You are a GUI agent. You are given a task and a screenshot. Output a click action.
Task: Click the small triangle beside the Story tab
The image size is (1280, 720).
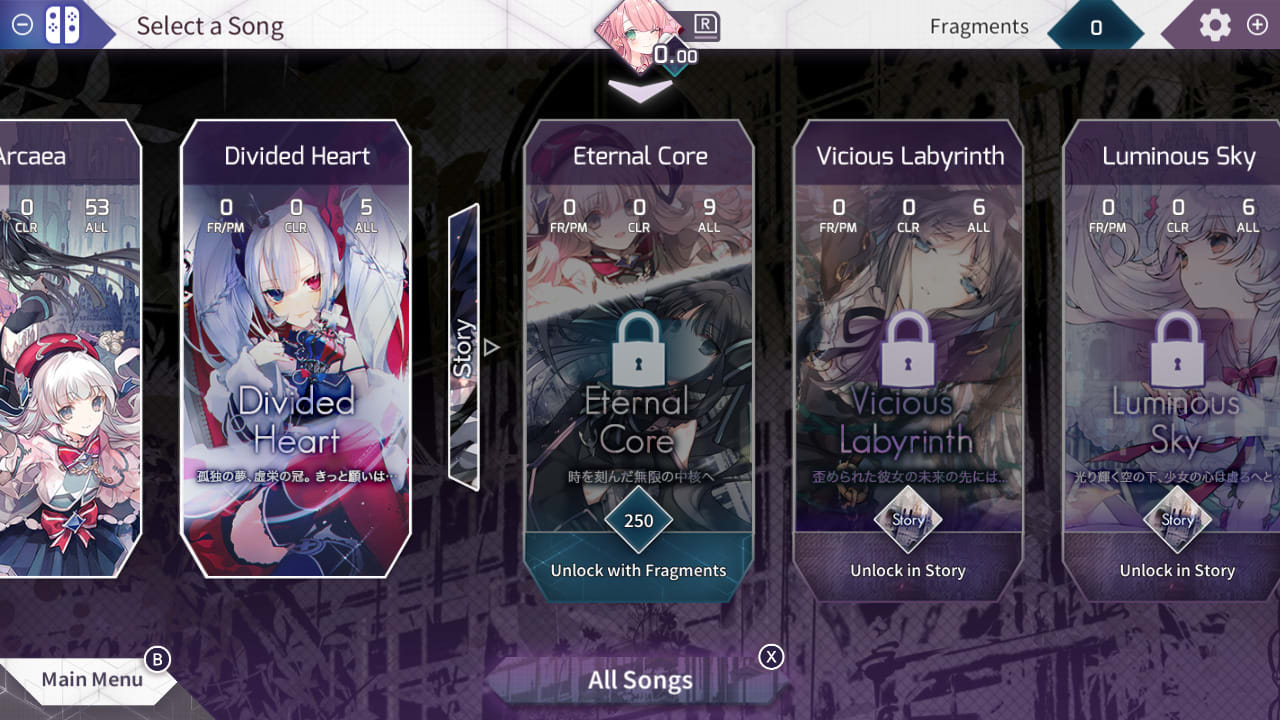tap(489, 346)
